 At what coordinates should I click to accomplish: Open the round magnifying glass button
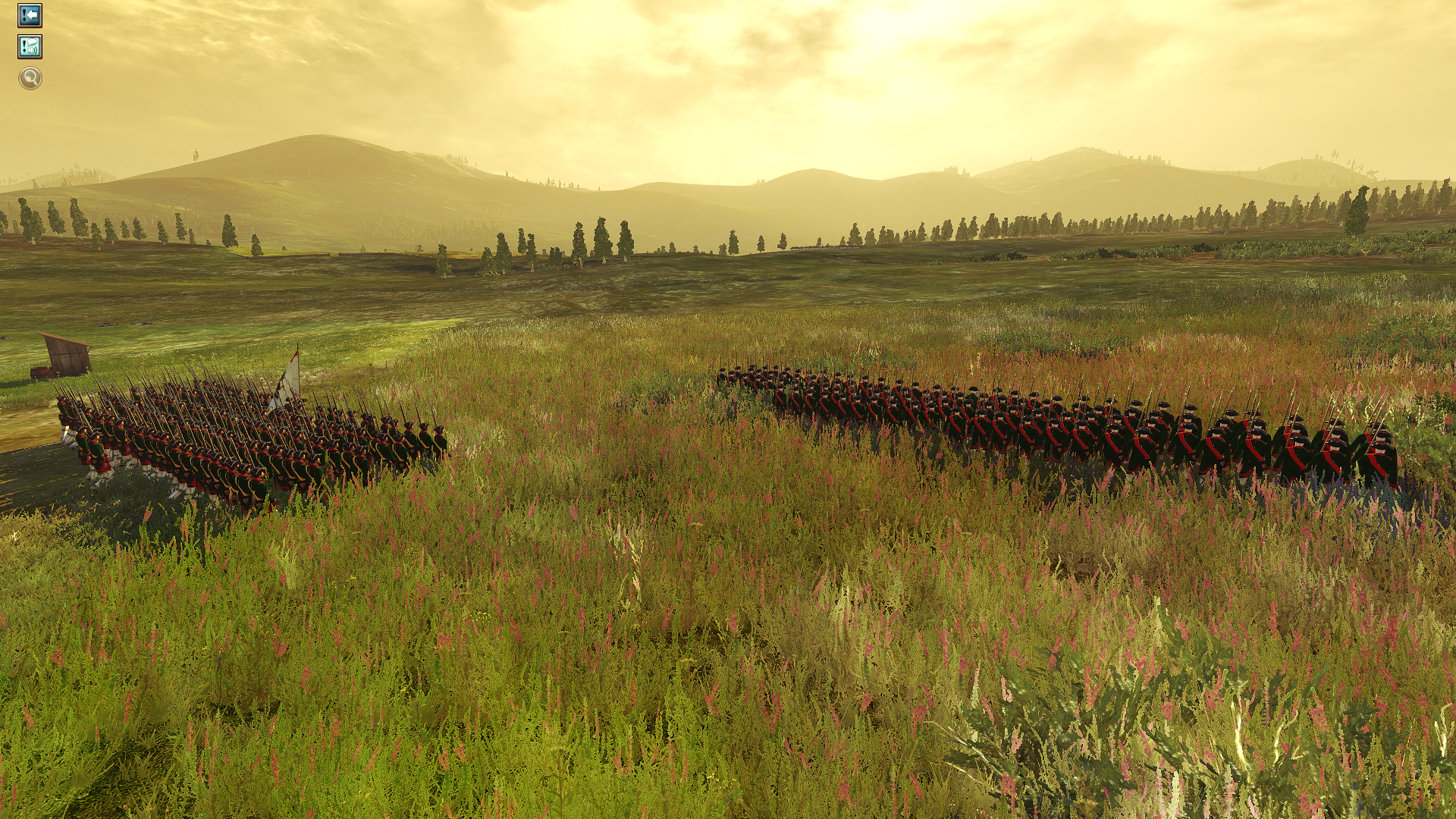(x=30, y=77)
